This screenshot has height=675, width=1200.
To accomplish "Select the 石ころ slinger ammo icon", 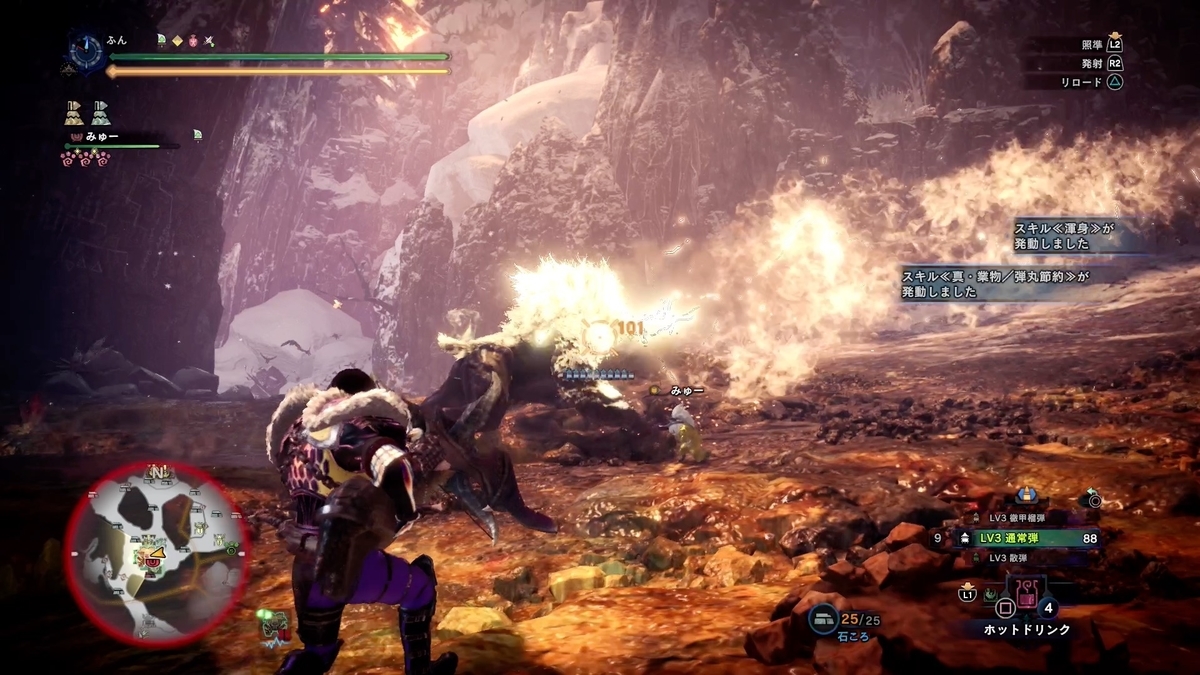I will click(x=824, y=620).
